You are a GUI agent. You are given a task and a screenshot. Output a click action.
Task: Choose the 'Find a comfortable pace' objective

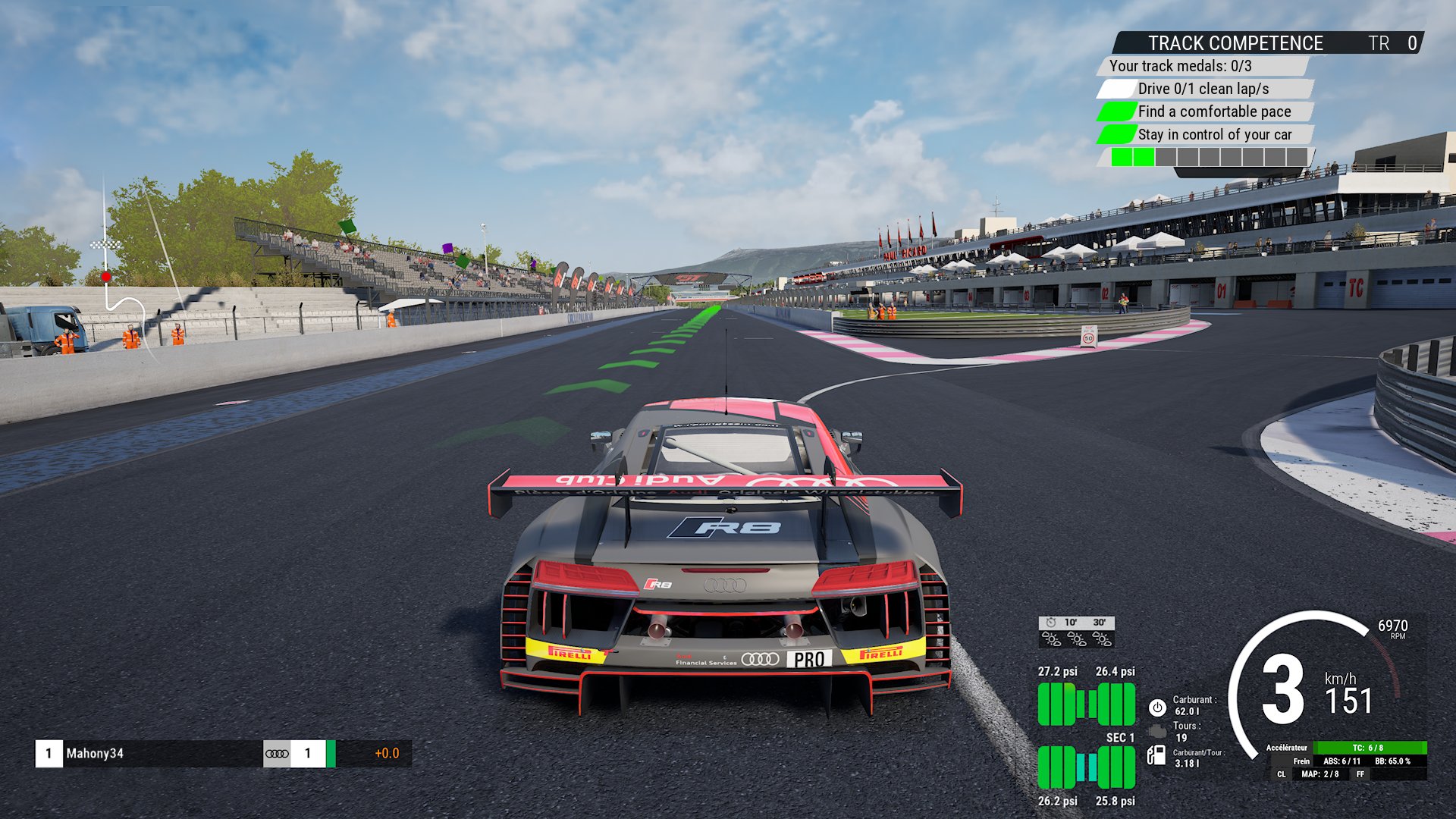pos(1213,111)
